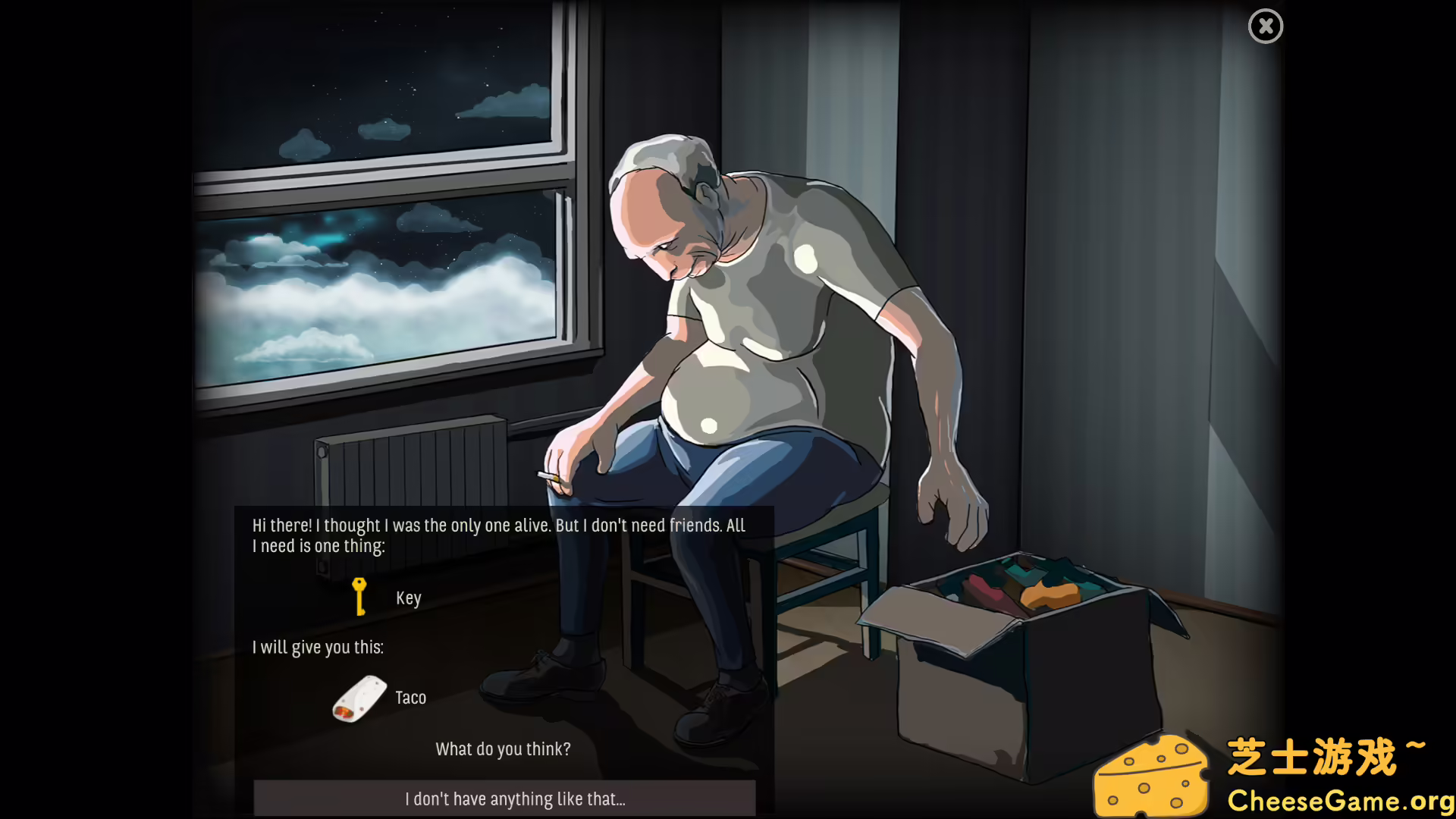Click the yellow Key icon in dialogue
Screen dimensions: 1456x819
359,595
